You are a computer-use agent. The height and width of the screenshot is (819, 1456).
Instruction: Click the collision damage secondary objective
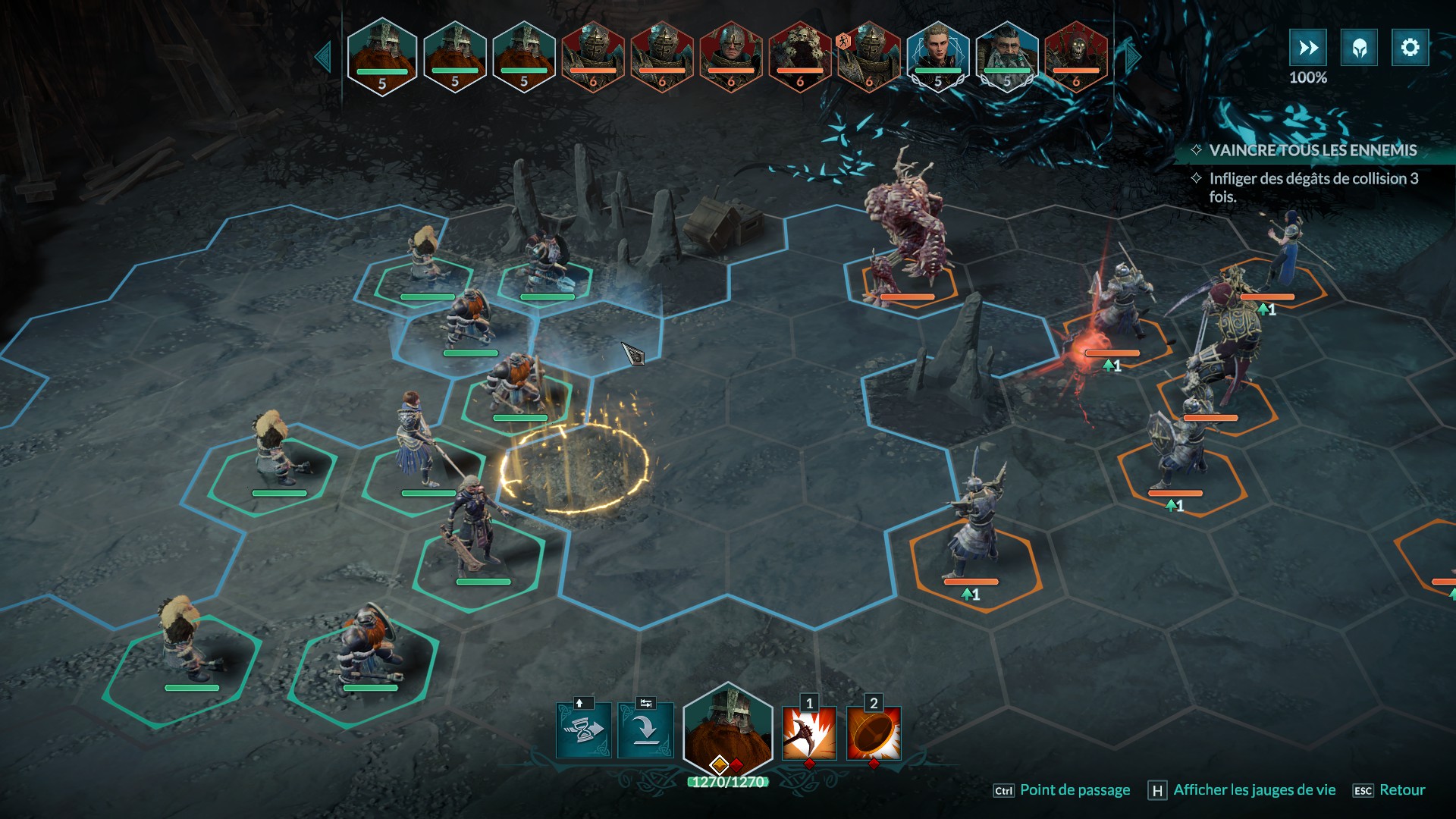click(1313, 187)
